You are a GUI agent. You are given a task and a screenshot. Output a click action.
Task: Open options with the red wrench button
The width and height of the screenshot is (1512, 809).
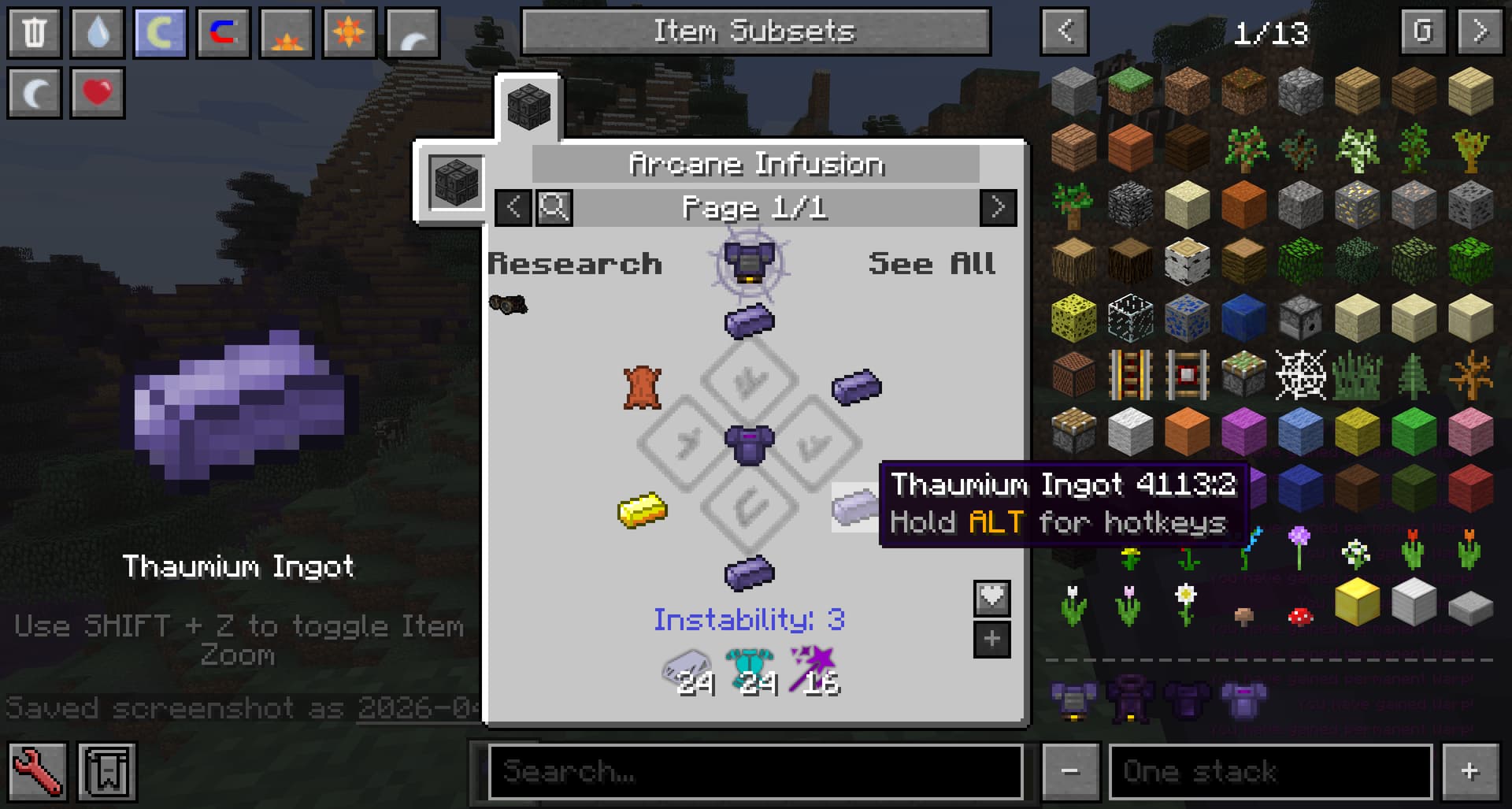pyautogui.click(x=36, y=771)
